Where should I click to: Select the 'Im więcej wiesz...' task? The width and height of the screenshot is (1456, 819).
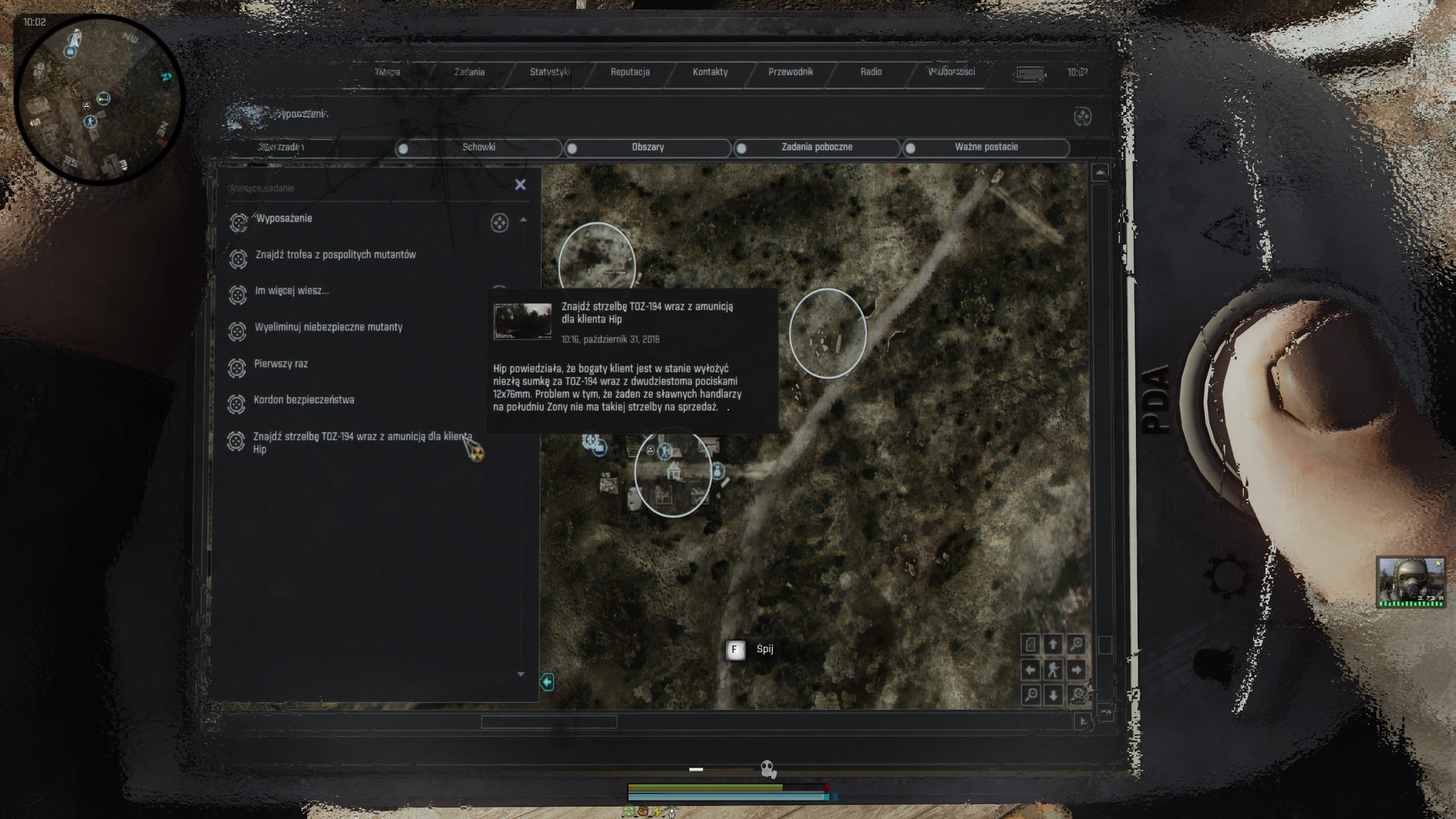(x=291, y=291)
